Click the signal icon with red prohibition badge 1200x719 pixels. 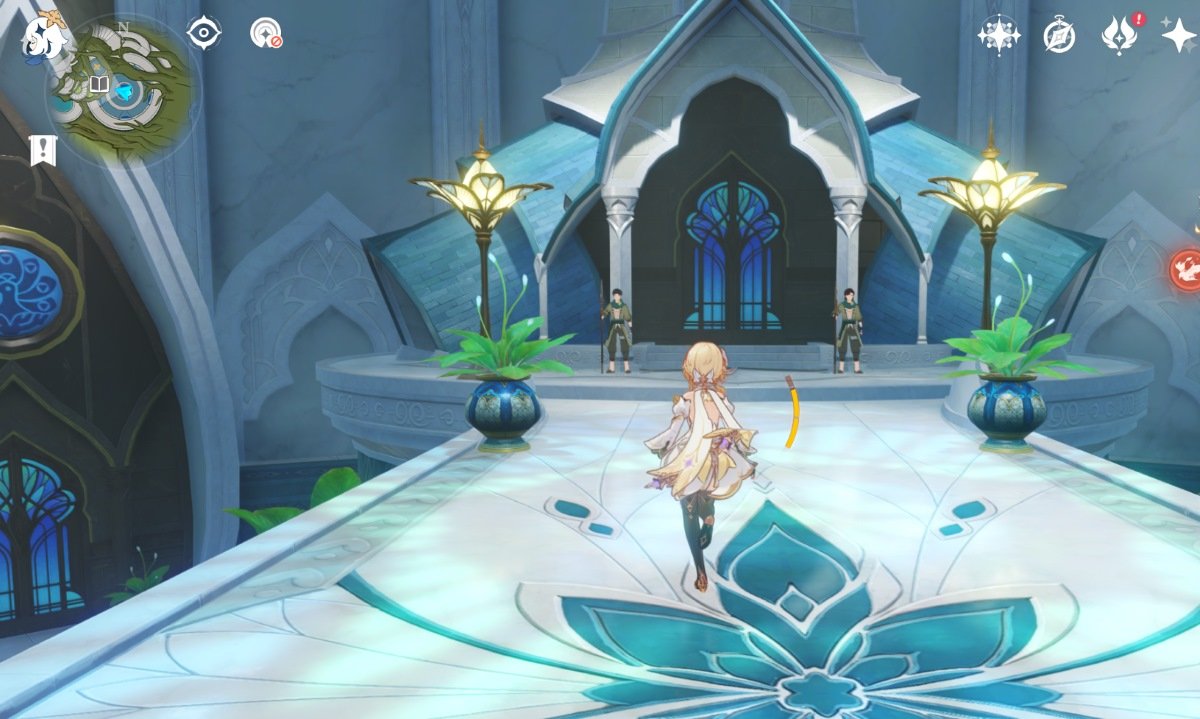pyautogui.click(x=265, y=33)
